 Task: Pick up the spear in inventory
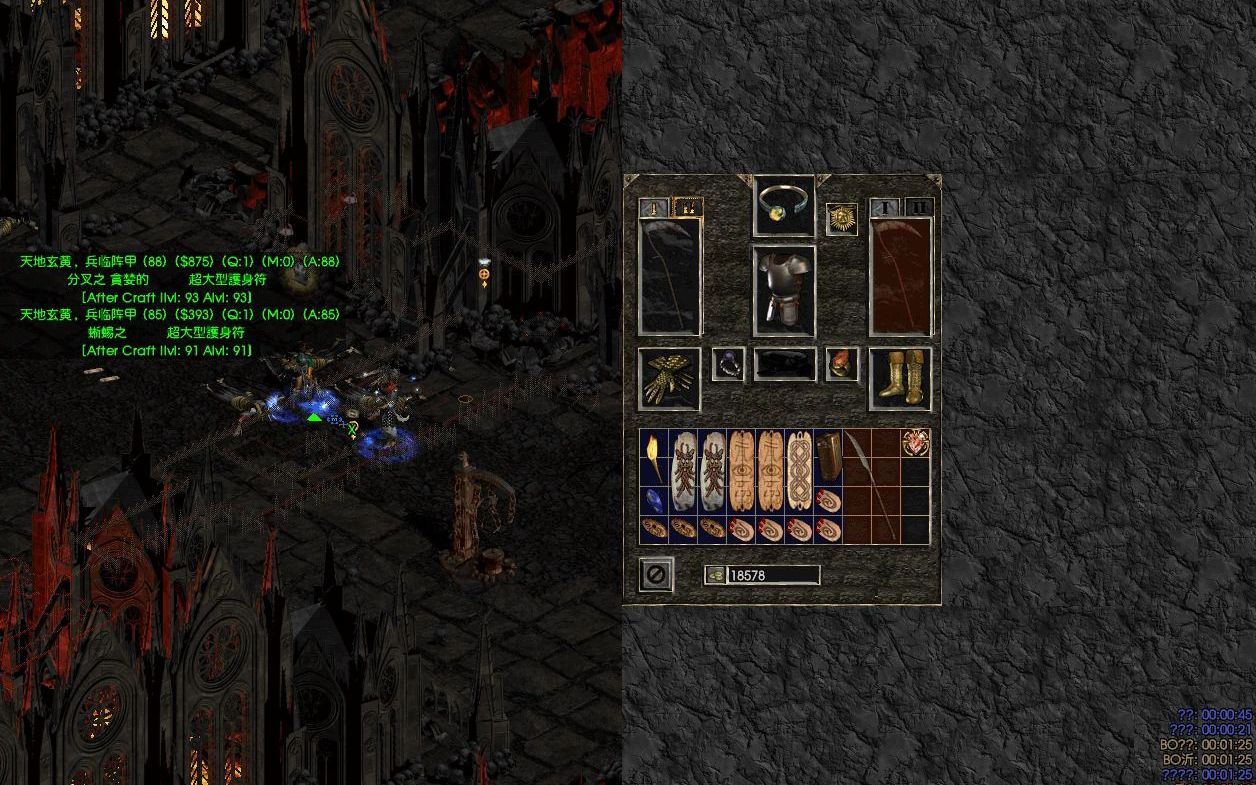click(x=871, y=486)
